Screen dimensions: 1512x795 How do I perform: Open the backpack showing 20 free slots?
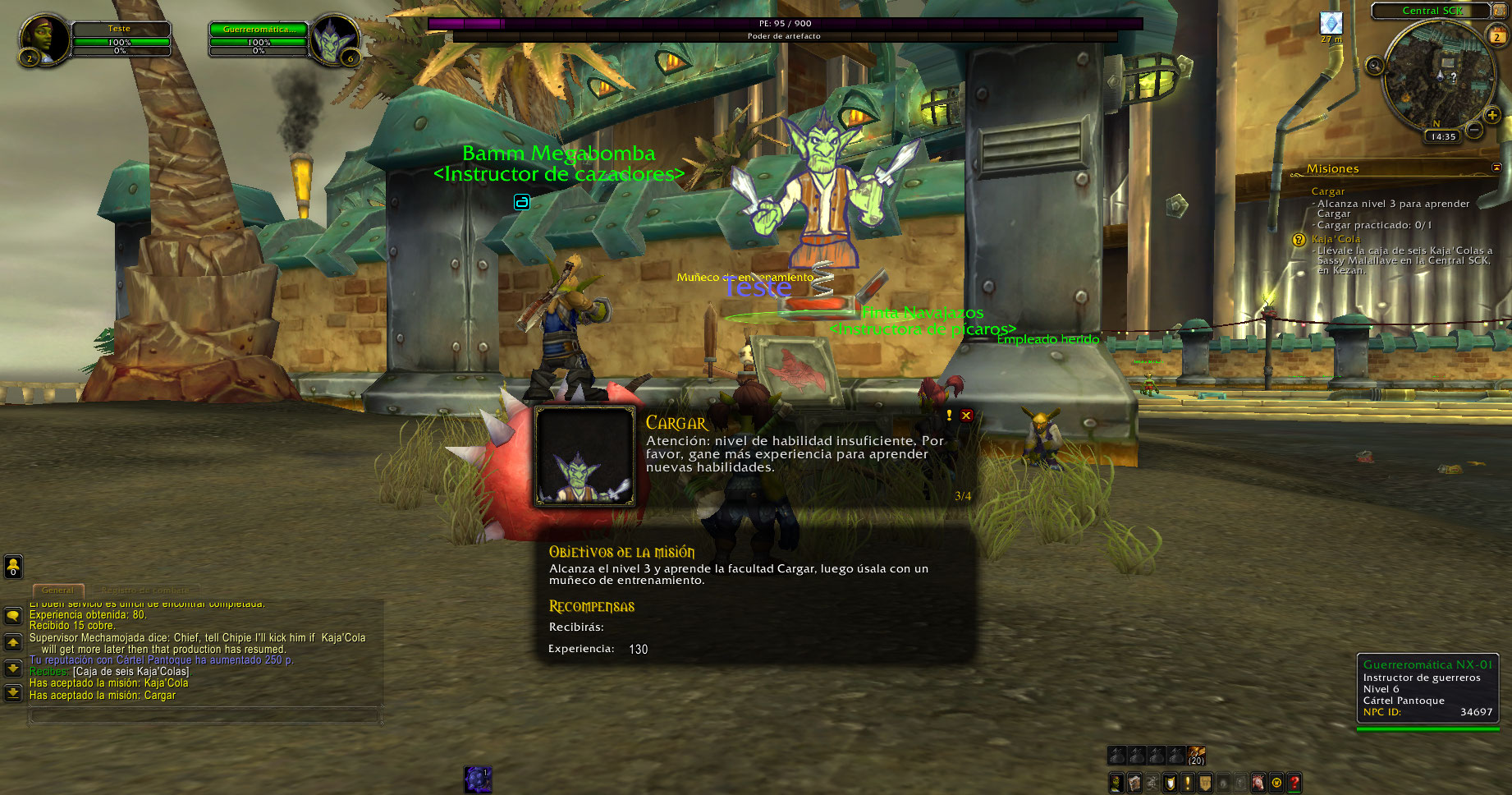[x=1197, y=755]
